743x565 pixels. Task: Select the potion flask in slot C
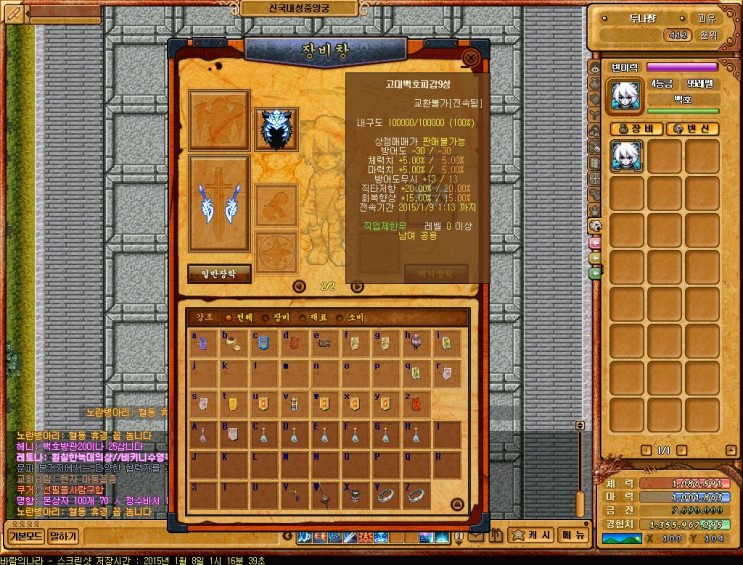click(263, 434)
